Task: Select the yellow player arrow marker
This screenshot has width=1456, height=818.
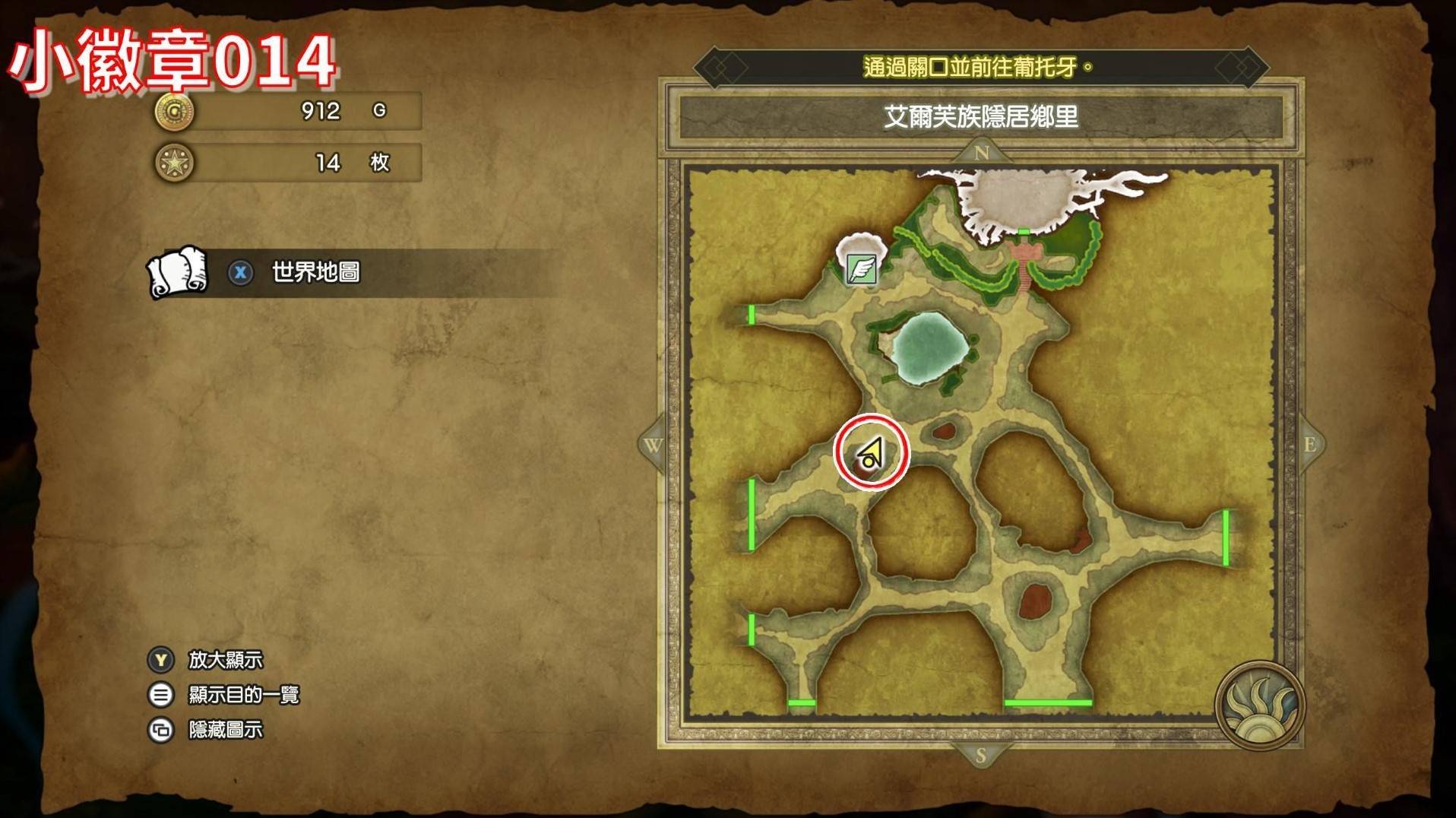Action: (871, 455)
